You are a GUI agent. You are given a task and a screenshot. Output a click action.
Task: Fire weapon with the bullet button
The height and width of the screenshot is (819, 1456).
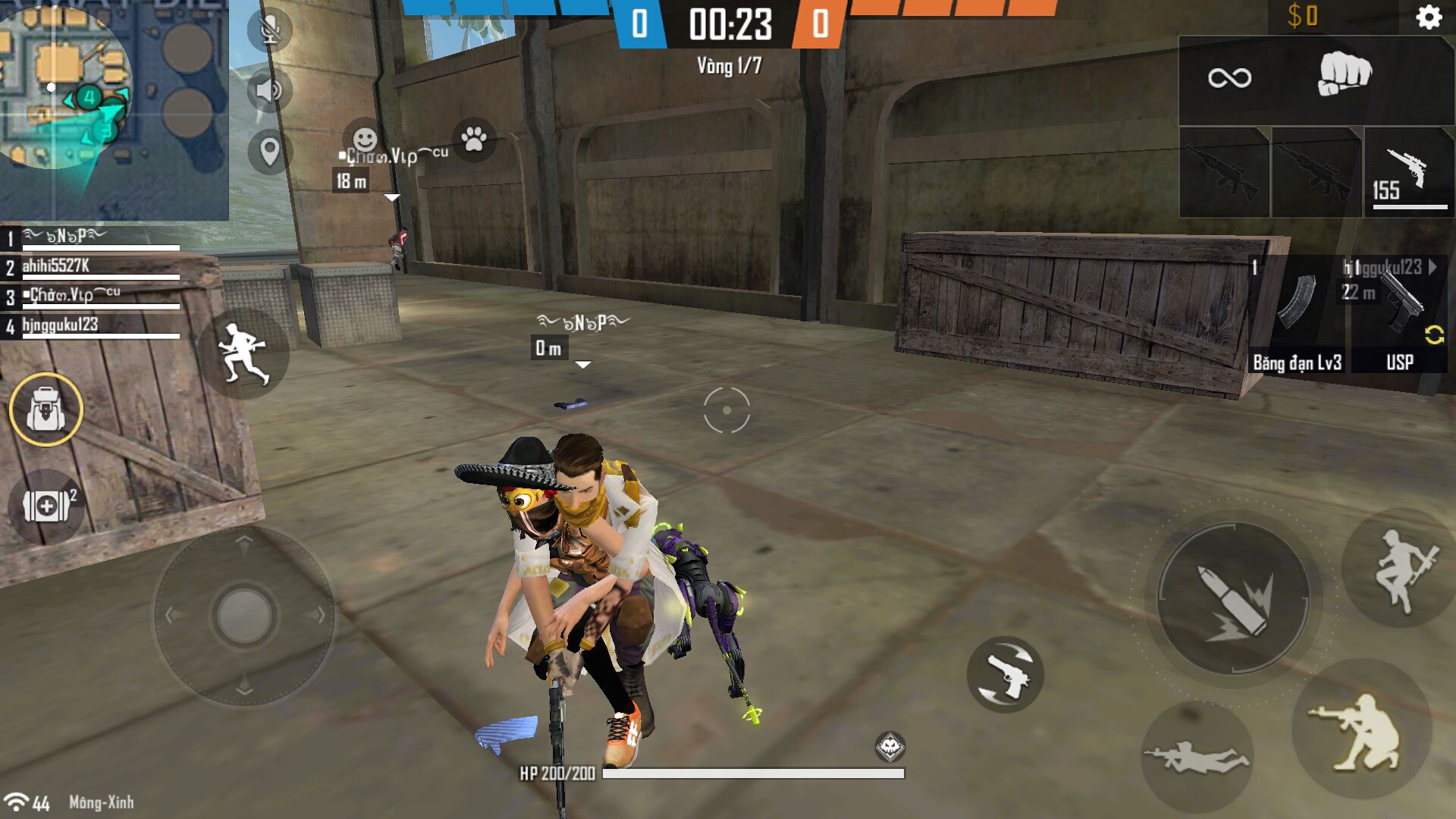(1233, 598)
